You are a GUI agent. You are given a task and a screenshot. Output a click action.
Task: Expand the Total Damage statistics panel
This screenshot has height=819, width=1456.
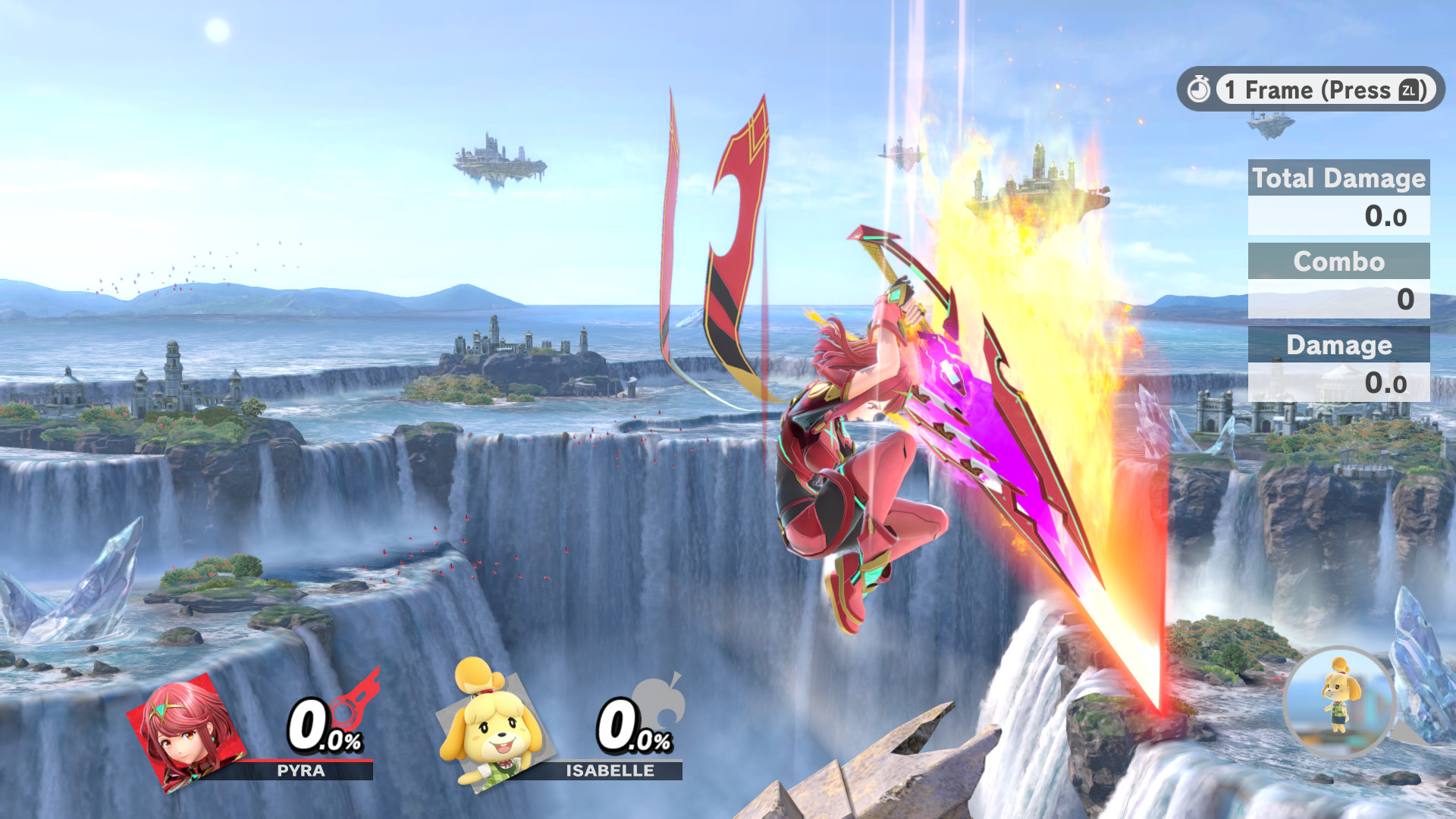click(1338, 198)
